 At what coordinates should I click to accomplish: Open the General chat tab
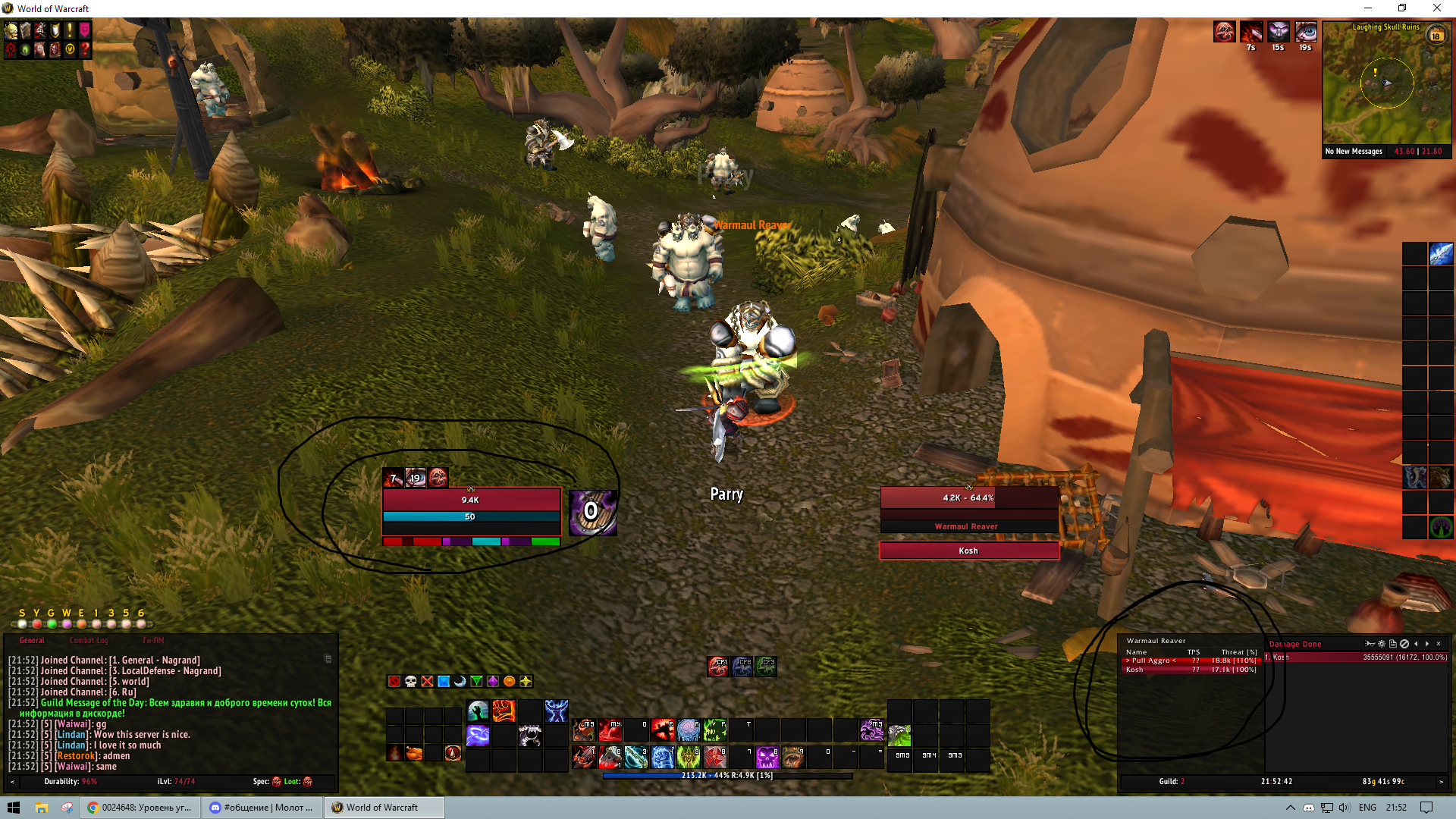32,641
